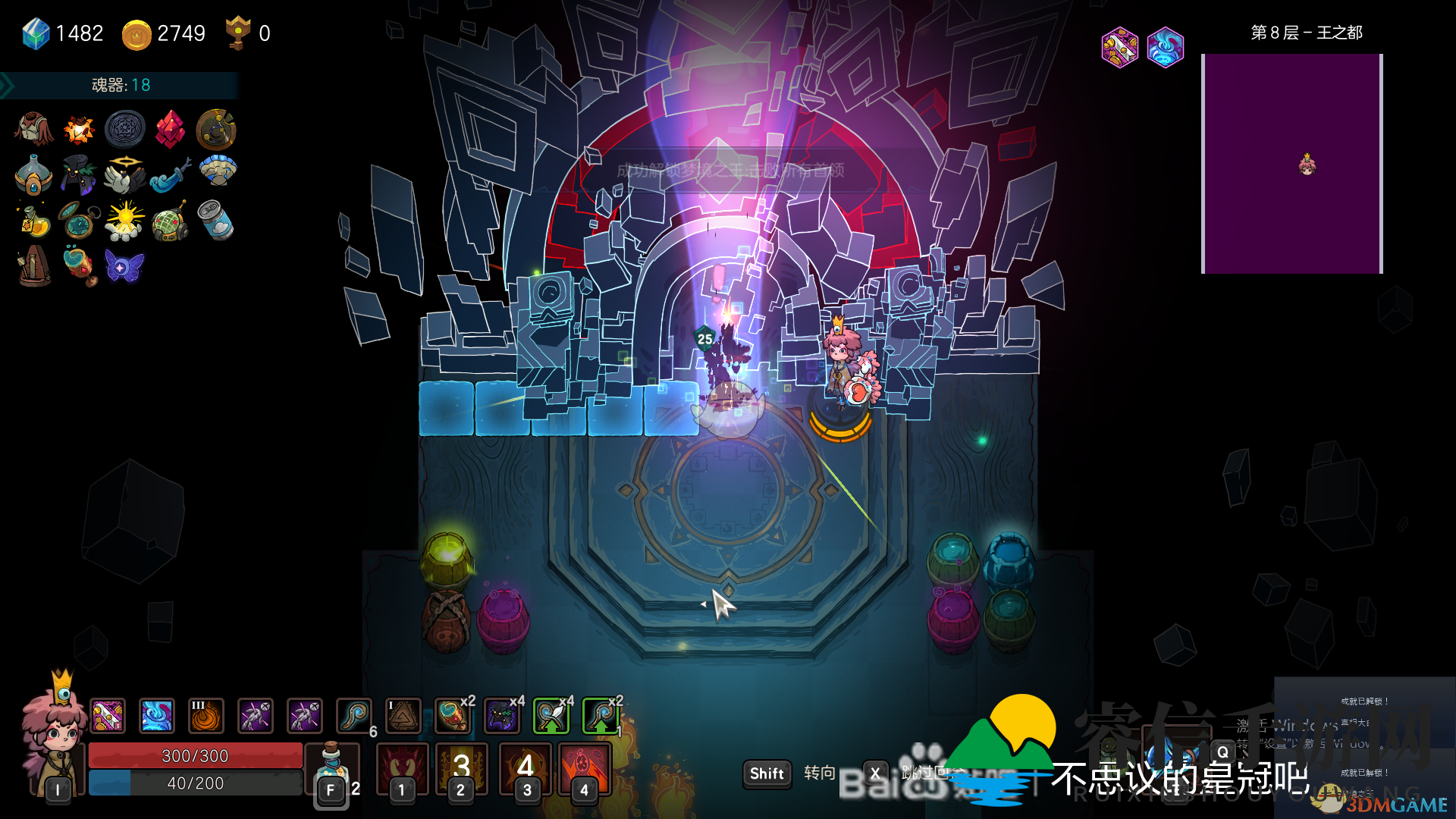Select the triangle rune buff icon
This screenshot has width=1456, height=819.
pyautogui.click(x=403, y=716)
